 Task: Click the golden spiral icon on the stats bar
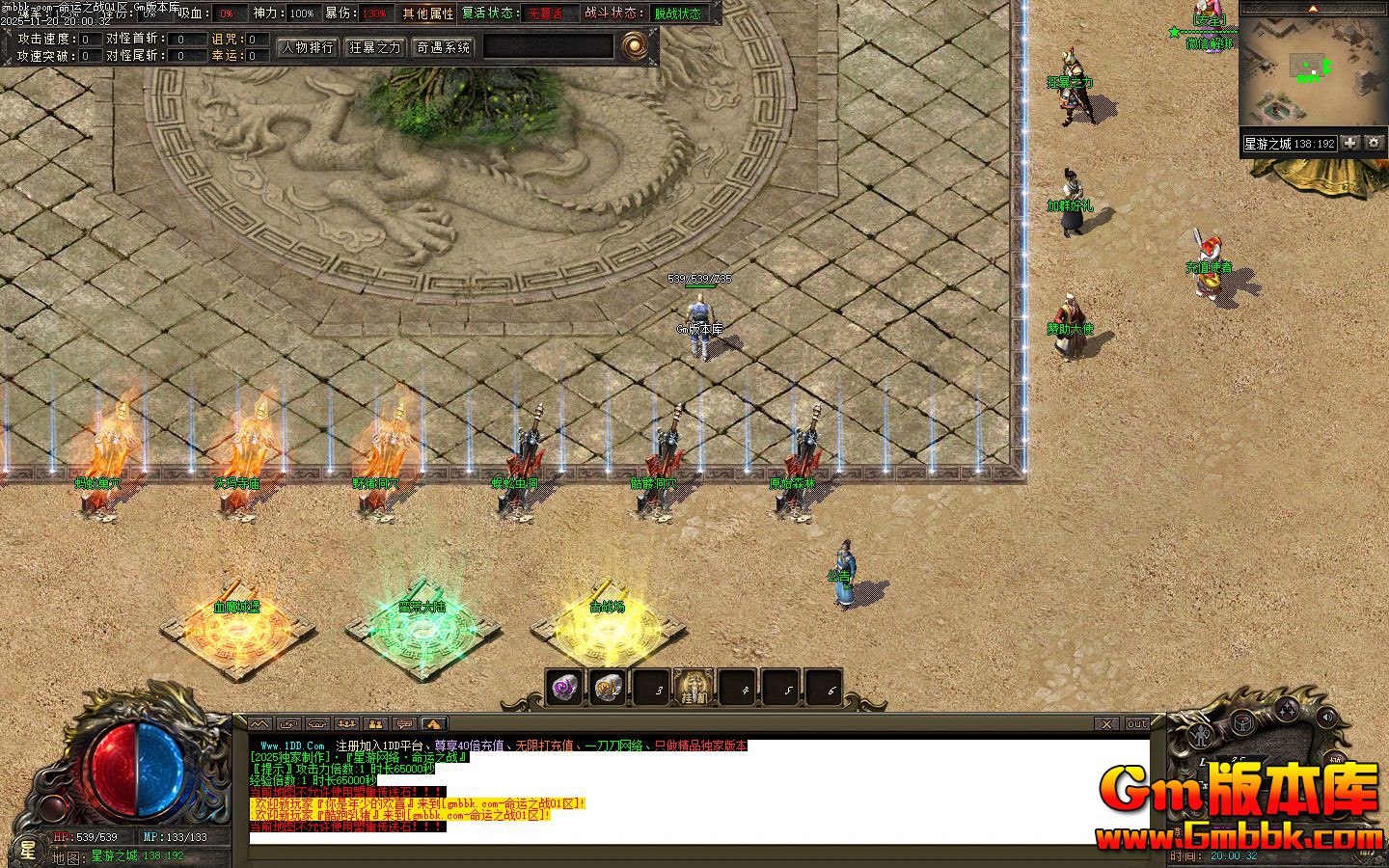click(x=635, y=44)
